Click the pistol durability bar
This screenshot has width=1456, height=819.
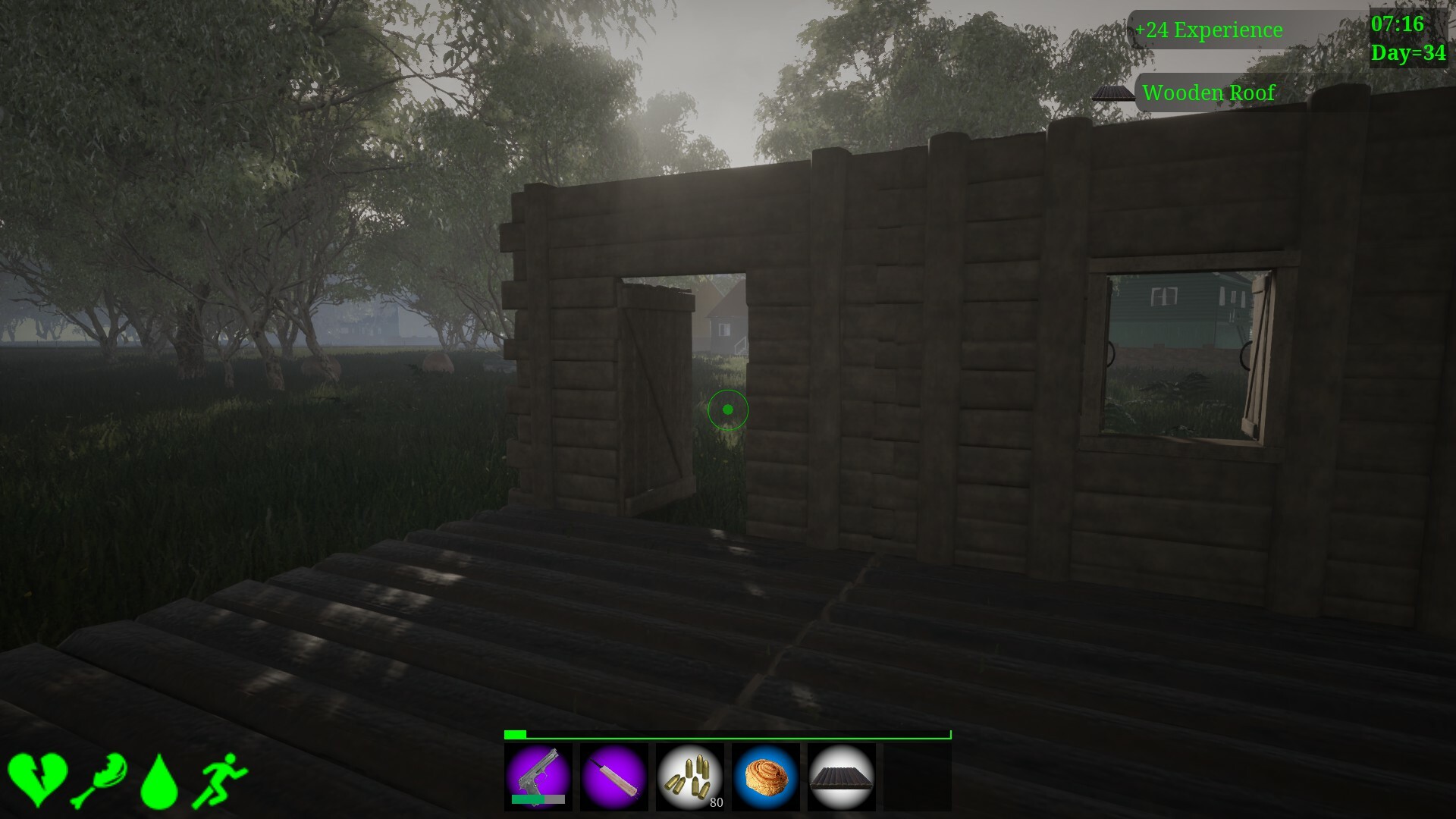(540, 799)
